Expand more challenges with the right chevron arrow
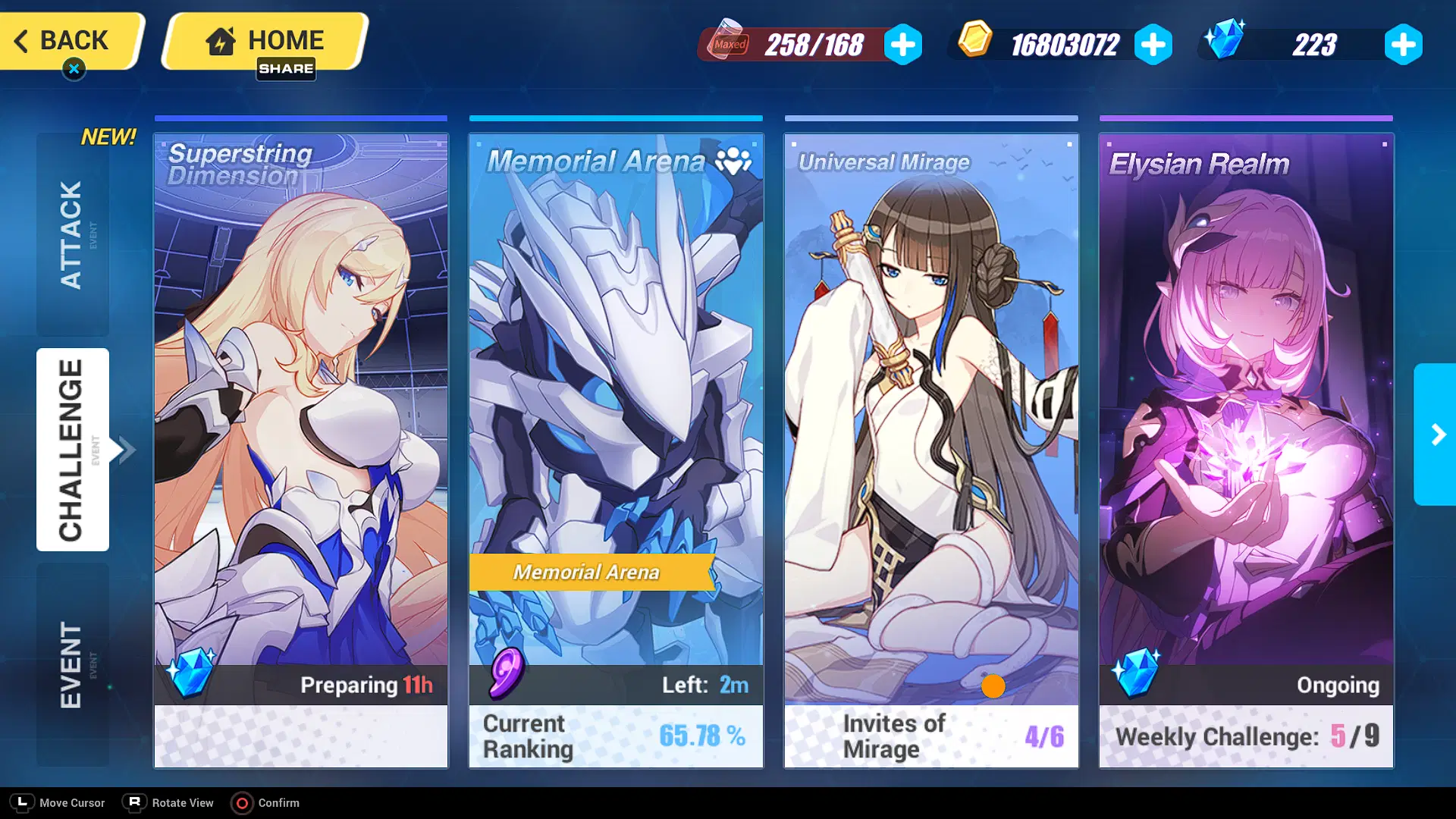This screenshot has height=819, width=1456. [1438, 435]
